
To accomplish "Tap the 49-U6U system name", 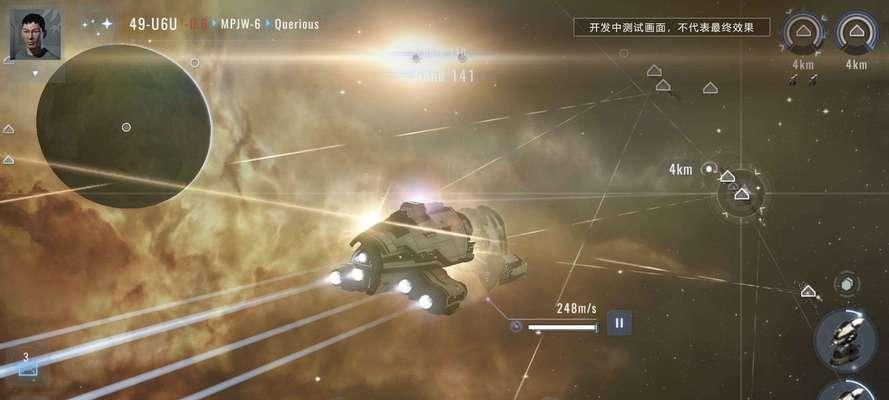I will click(153, 23).
